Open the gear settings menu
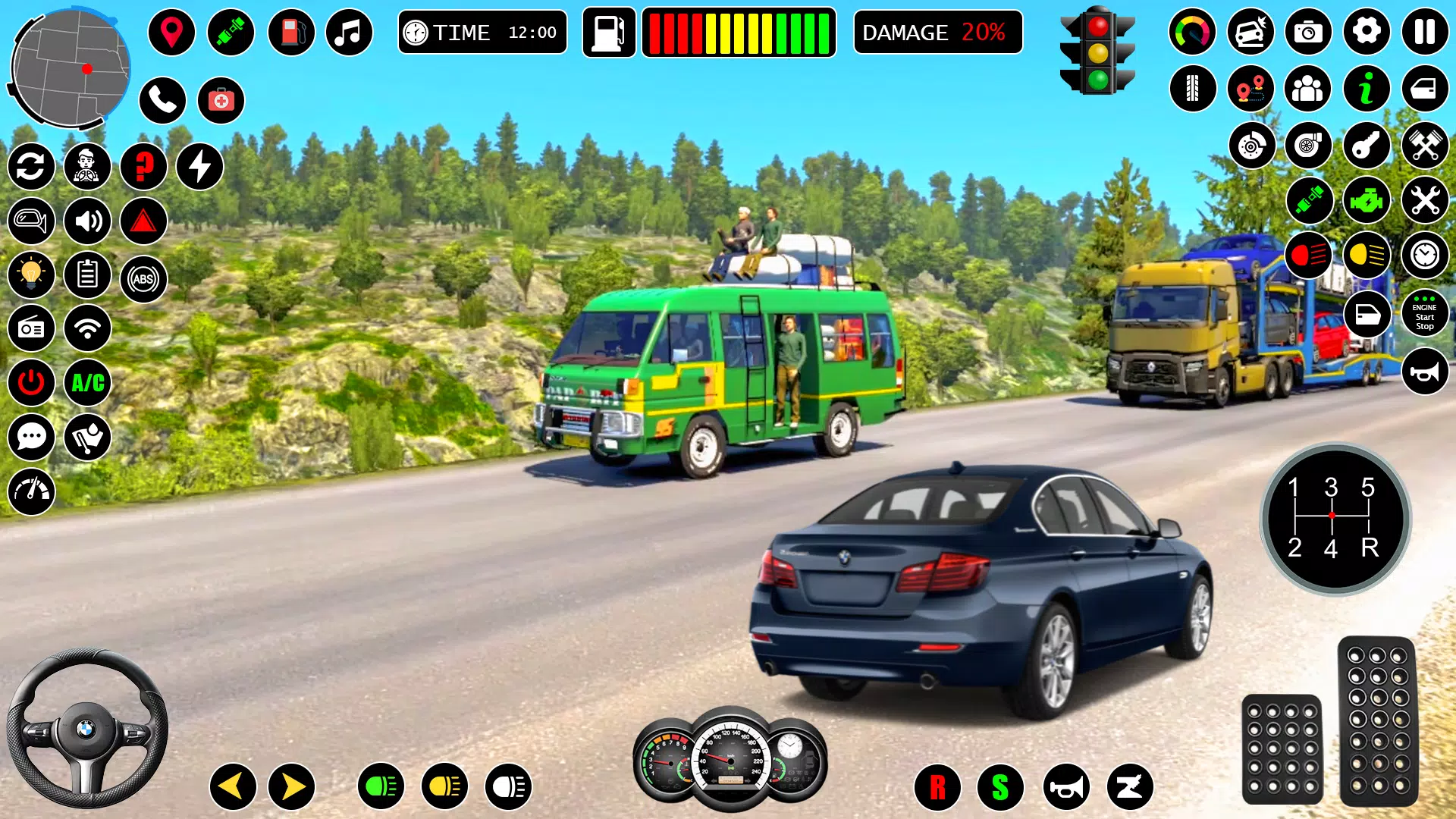Viewport: 1456px width, 819px height. coord(1367,32)
